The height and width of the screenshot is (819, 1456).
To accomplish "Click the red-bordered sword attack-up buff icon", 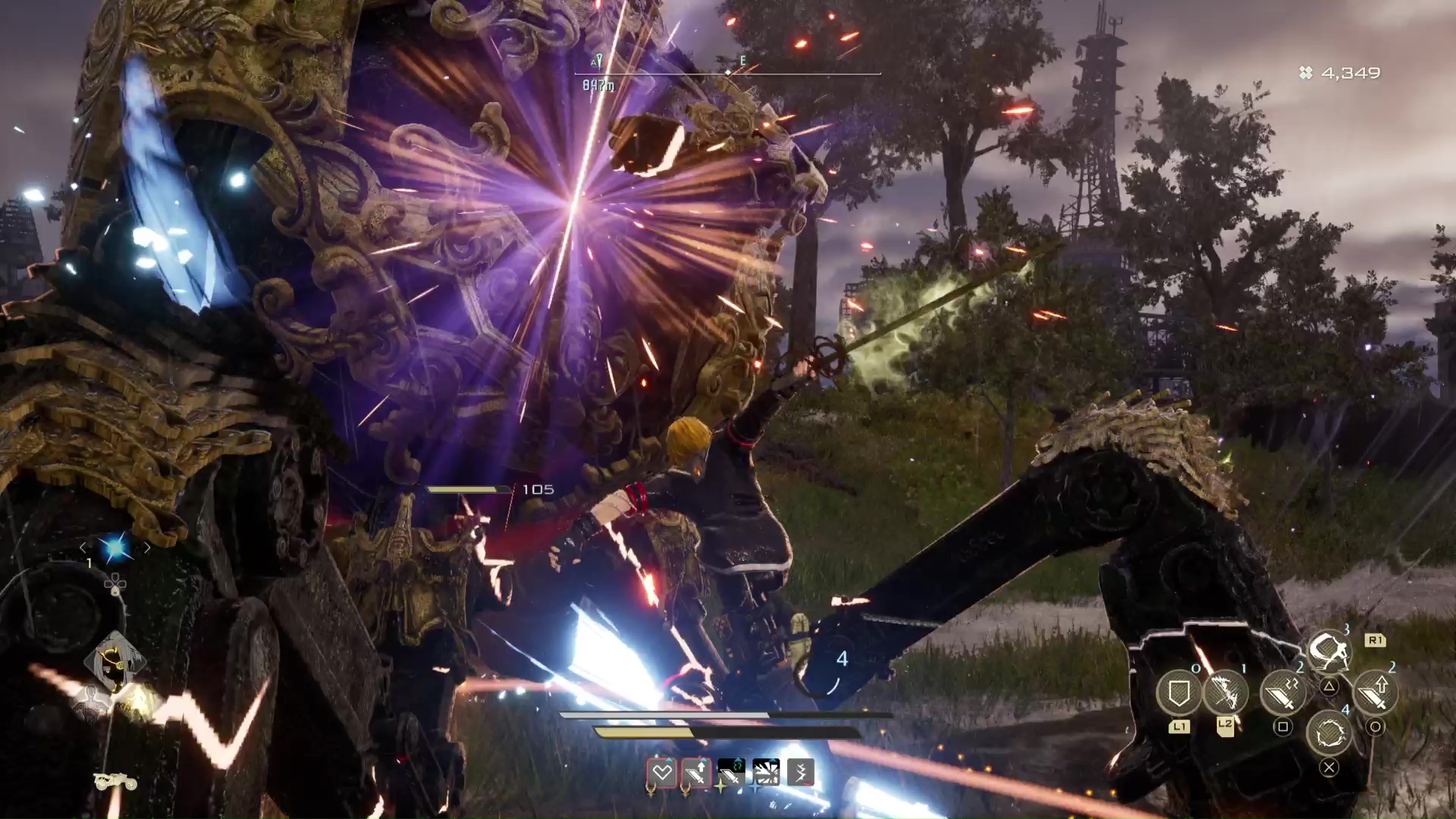I will coord(696,773).
